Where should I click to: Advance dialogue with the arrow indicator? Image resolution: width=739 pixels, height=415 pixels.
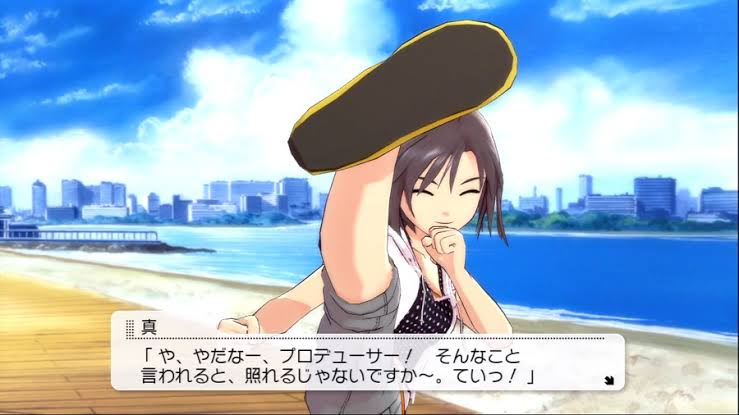pos(609,380)
